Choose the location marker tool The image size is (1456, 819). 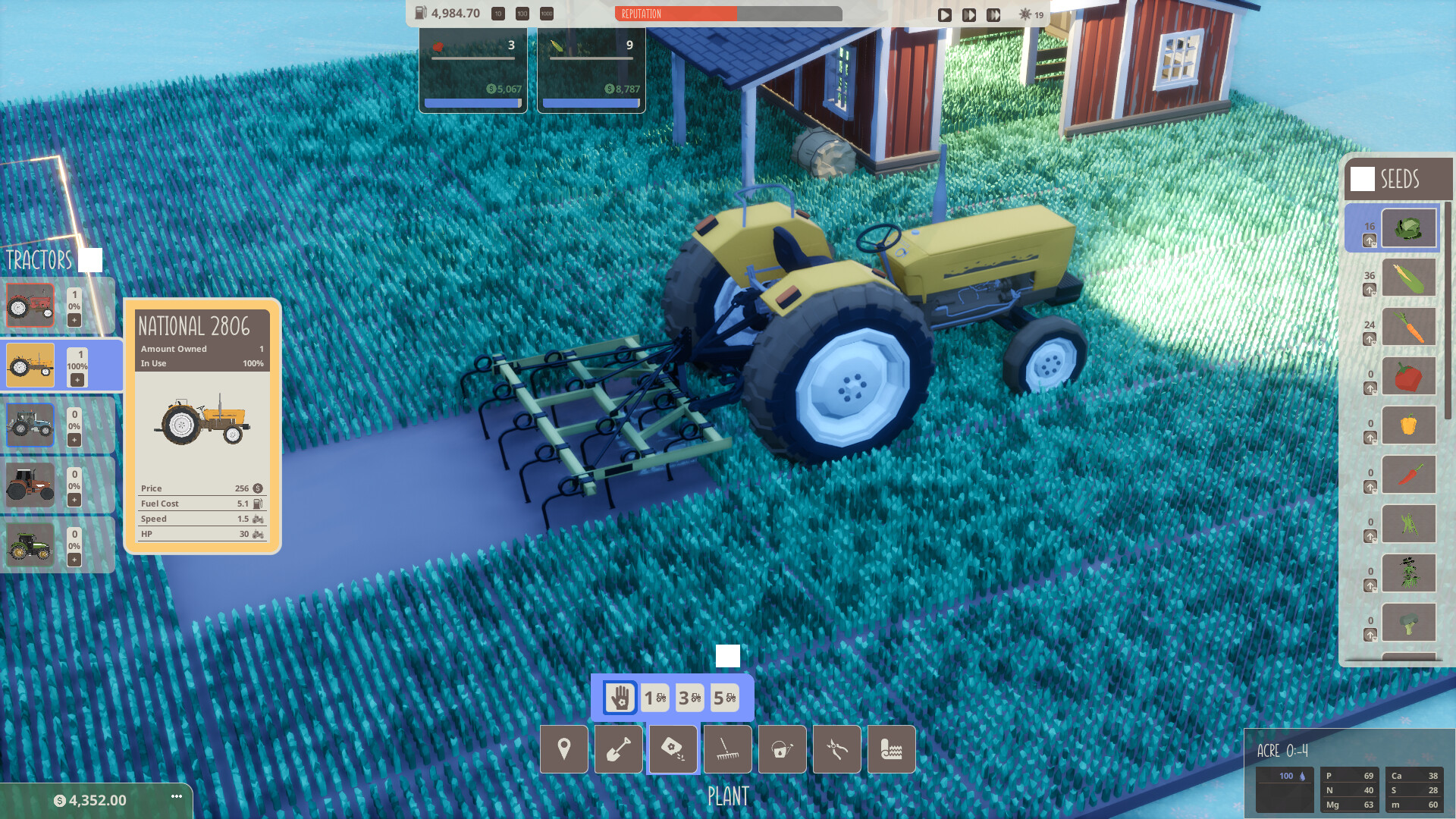[563, 749]
